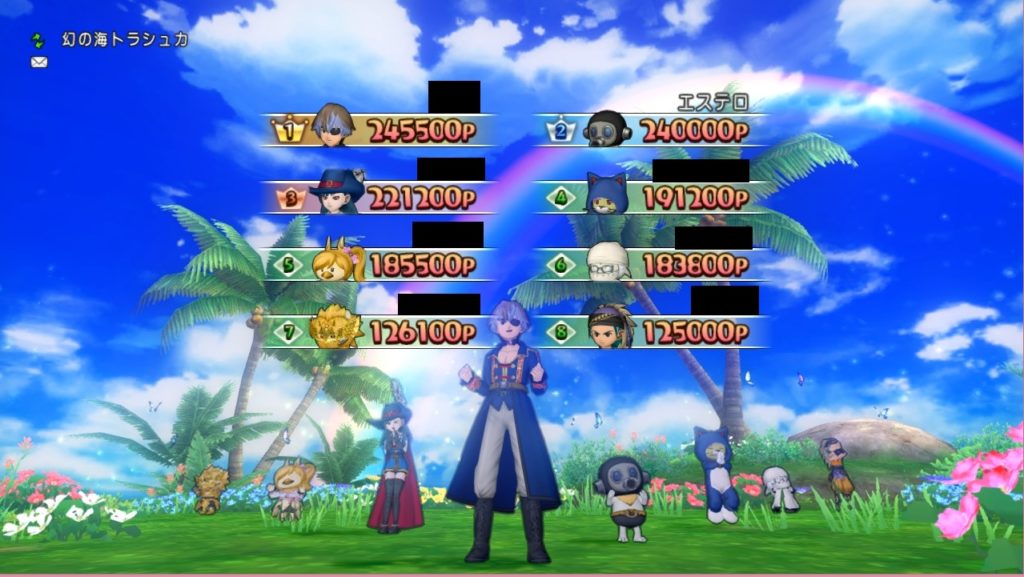Select the first-place row with 245500P
1024x577 pixels.
pos(380,130)
